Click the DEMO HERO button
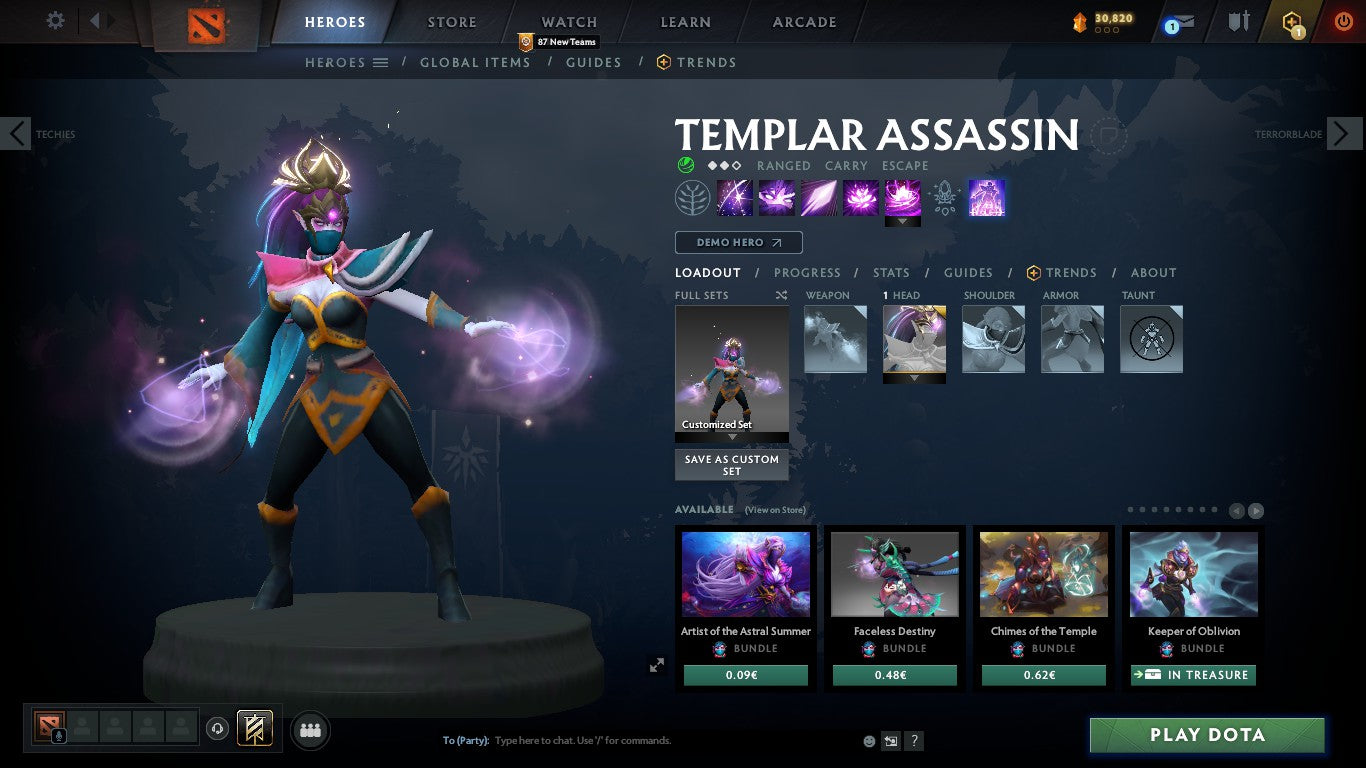 tap(738, 242)
